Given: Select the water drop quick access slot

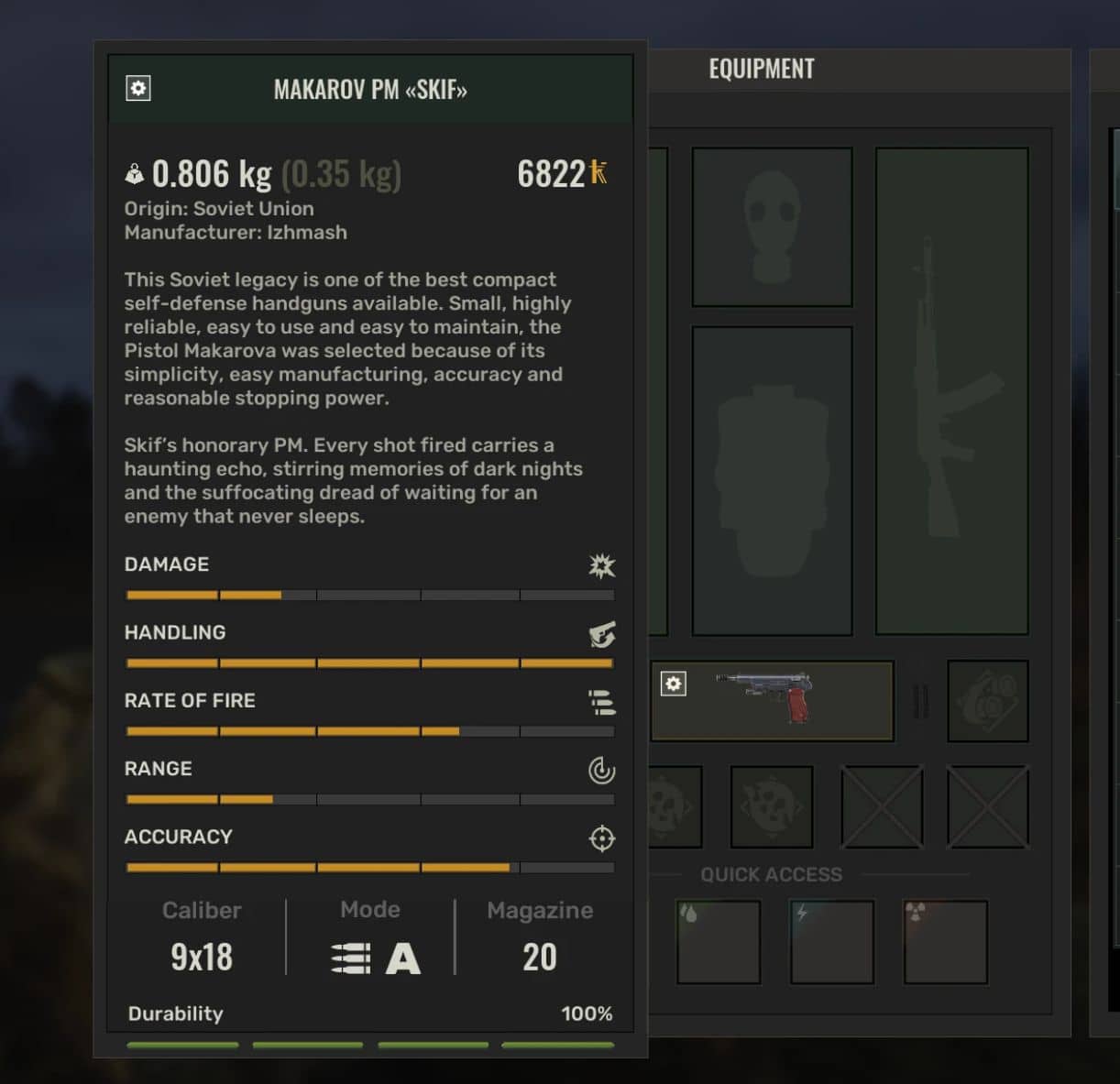Looking at the screenshot, I should [719, 942].
